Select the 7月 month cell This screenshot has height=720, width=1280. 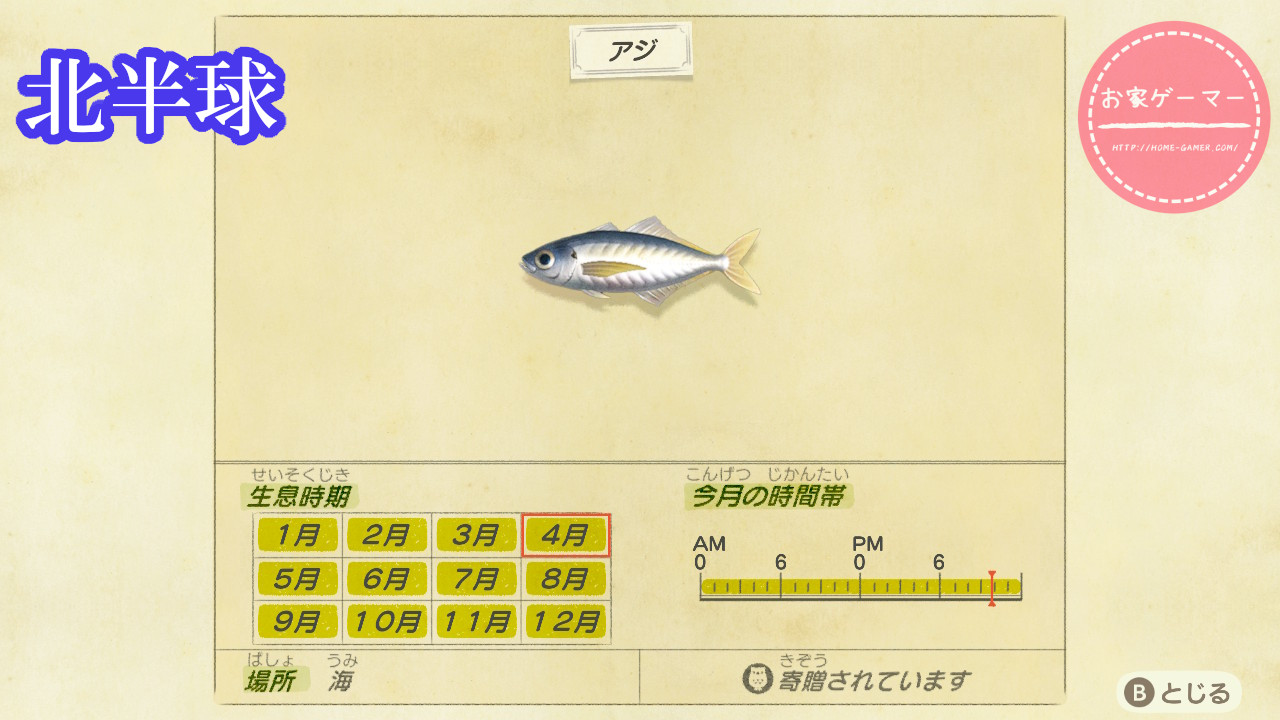point(475,578)
